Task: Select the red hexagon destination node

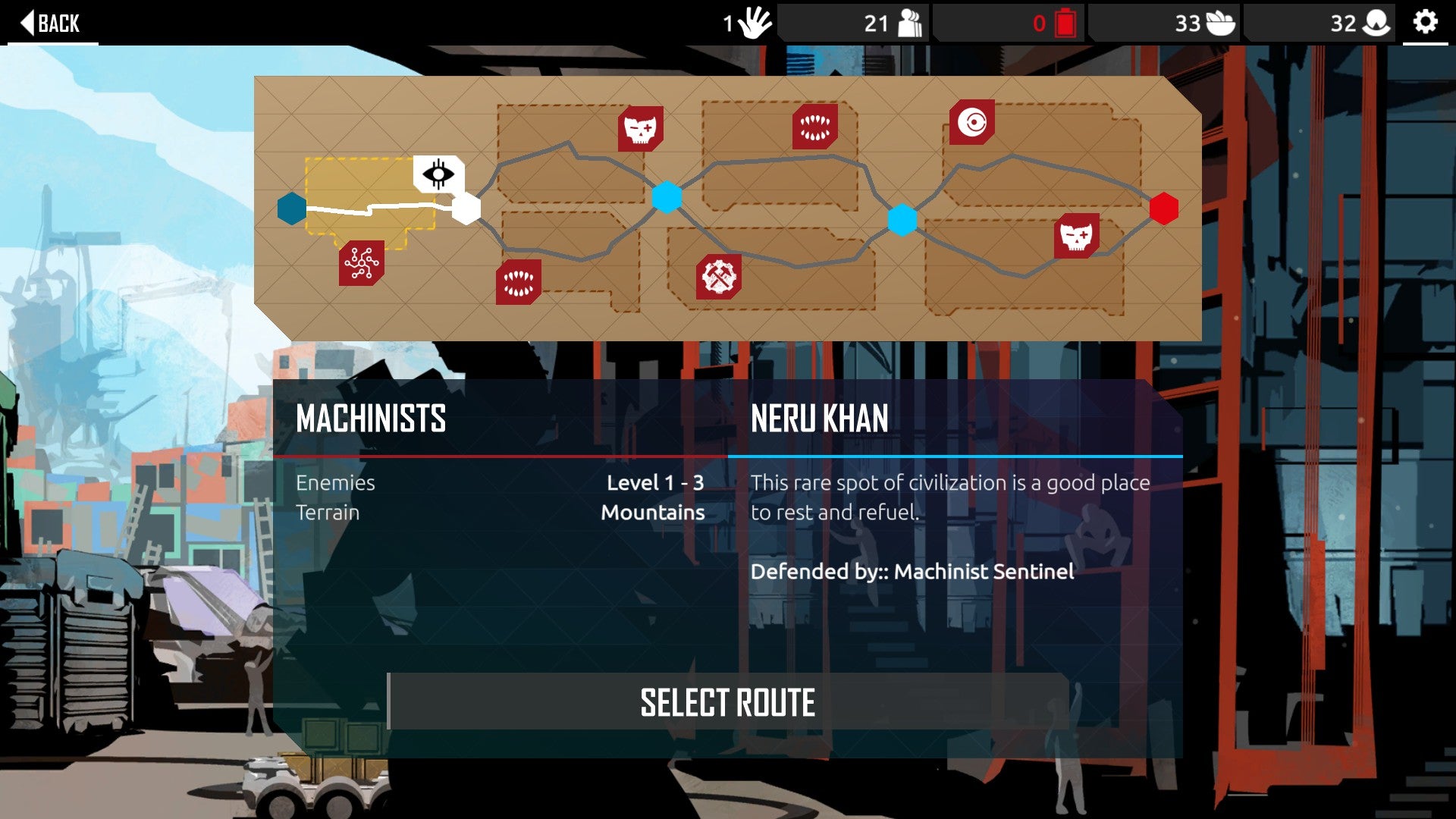Action: (1163, 208)
